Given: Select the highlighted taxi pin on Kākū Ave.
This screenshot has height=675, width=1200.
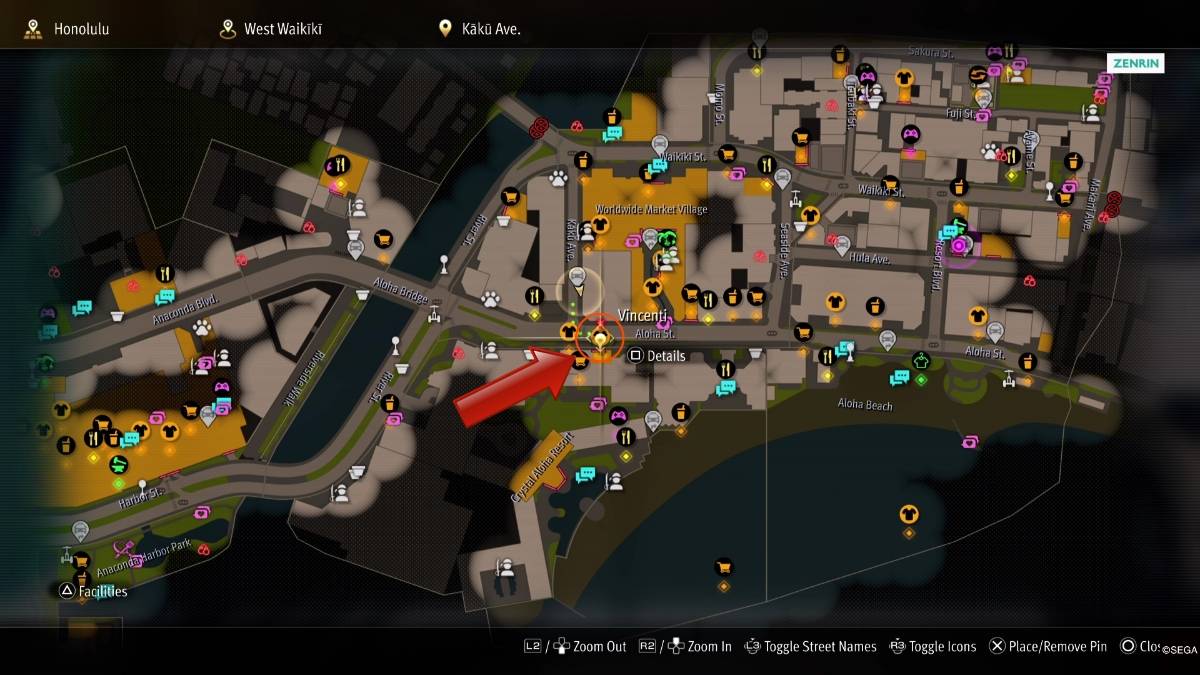Looking at the screenshot, I should [576, 277].
